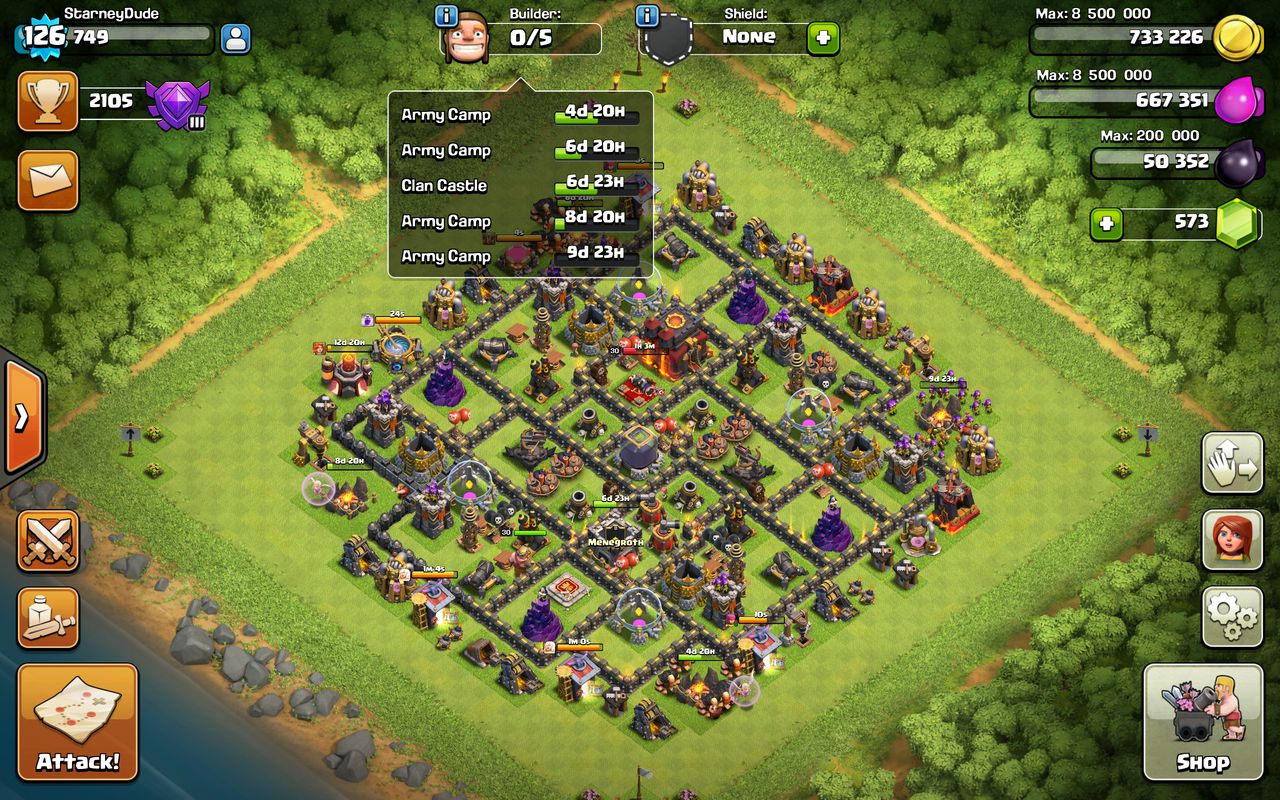1280x800 pixels.
Task: Open the red-haired Valkyrie profile button
Action: coord(1232,541)
